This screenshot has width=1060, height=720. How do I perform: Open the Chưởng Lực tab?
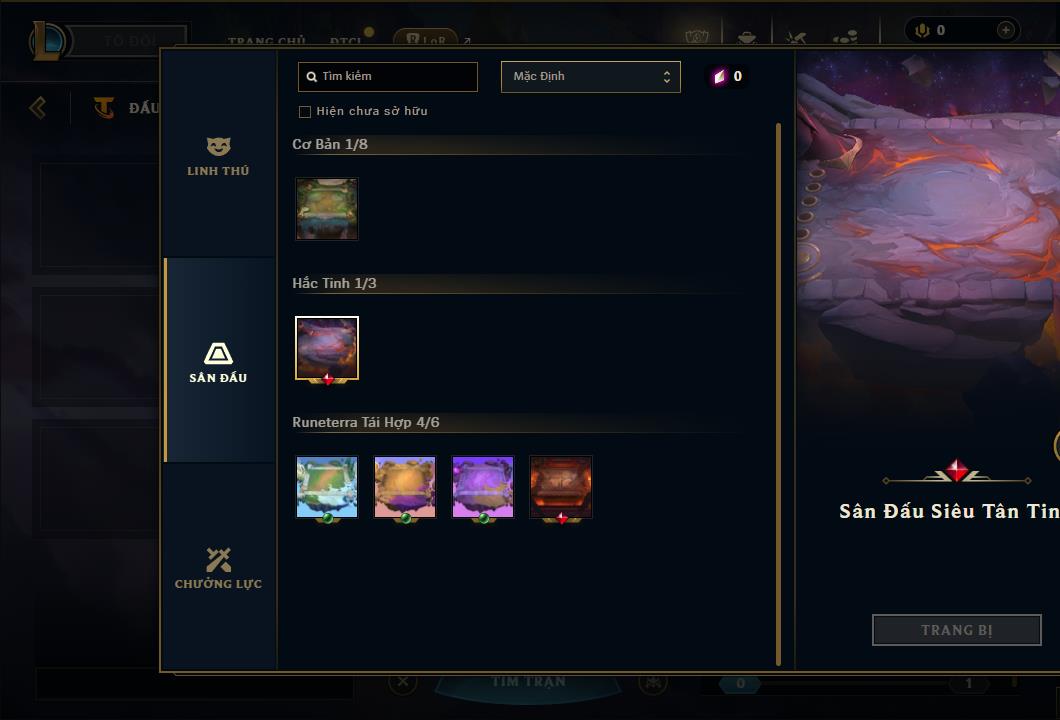click(218, 568)
